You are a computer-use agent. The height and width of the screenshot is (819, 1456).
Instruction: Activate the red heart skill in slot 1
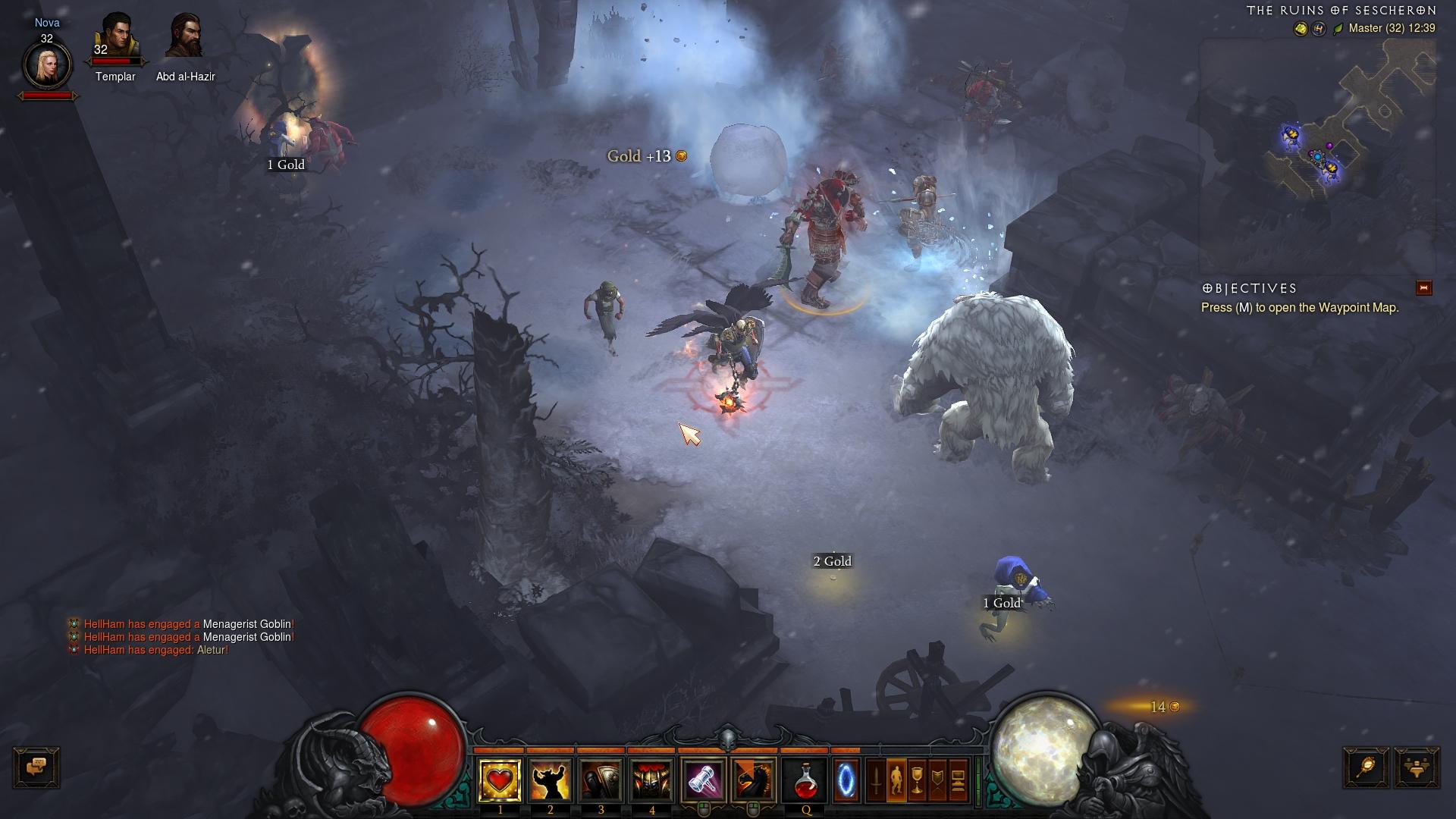point(500,780)
